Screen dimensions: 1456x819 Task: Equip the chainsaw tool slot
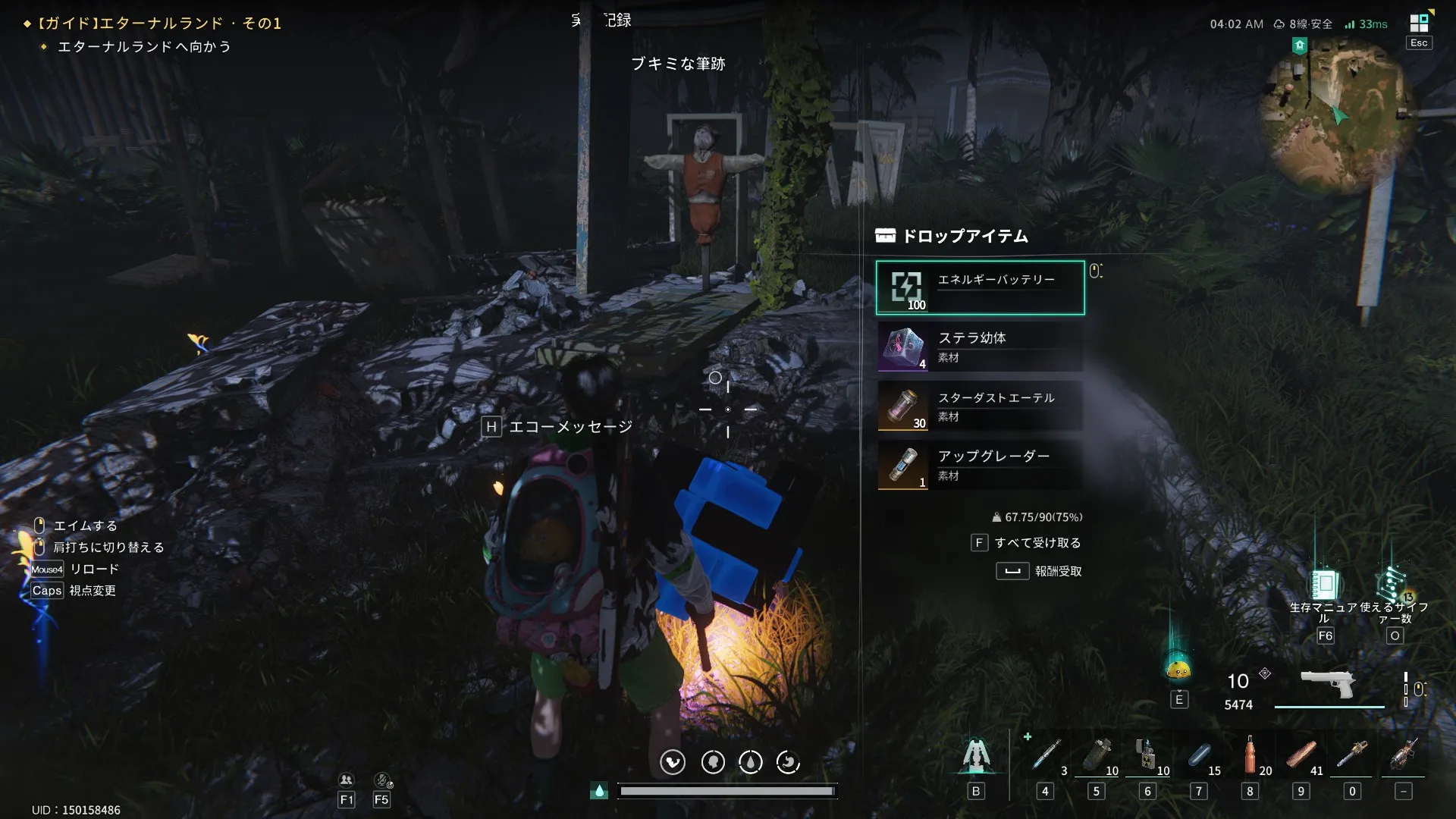(1352, 755)
